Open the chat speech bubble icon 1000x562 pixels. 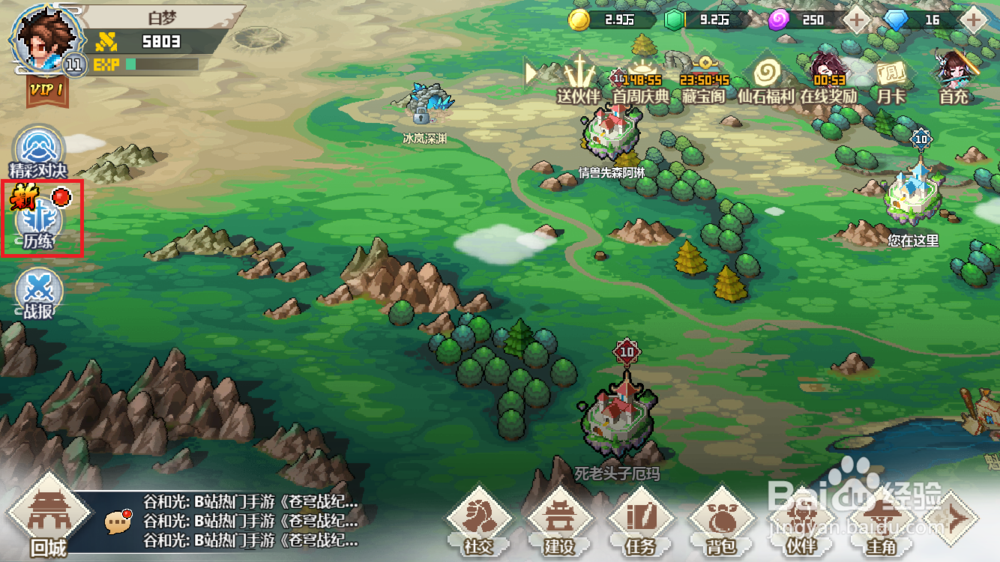[119, 520]
